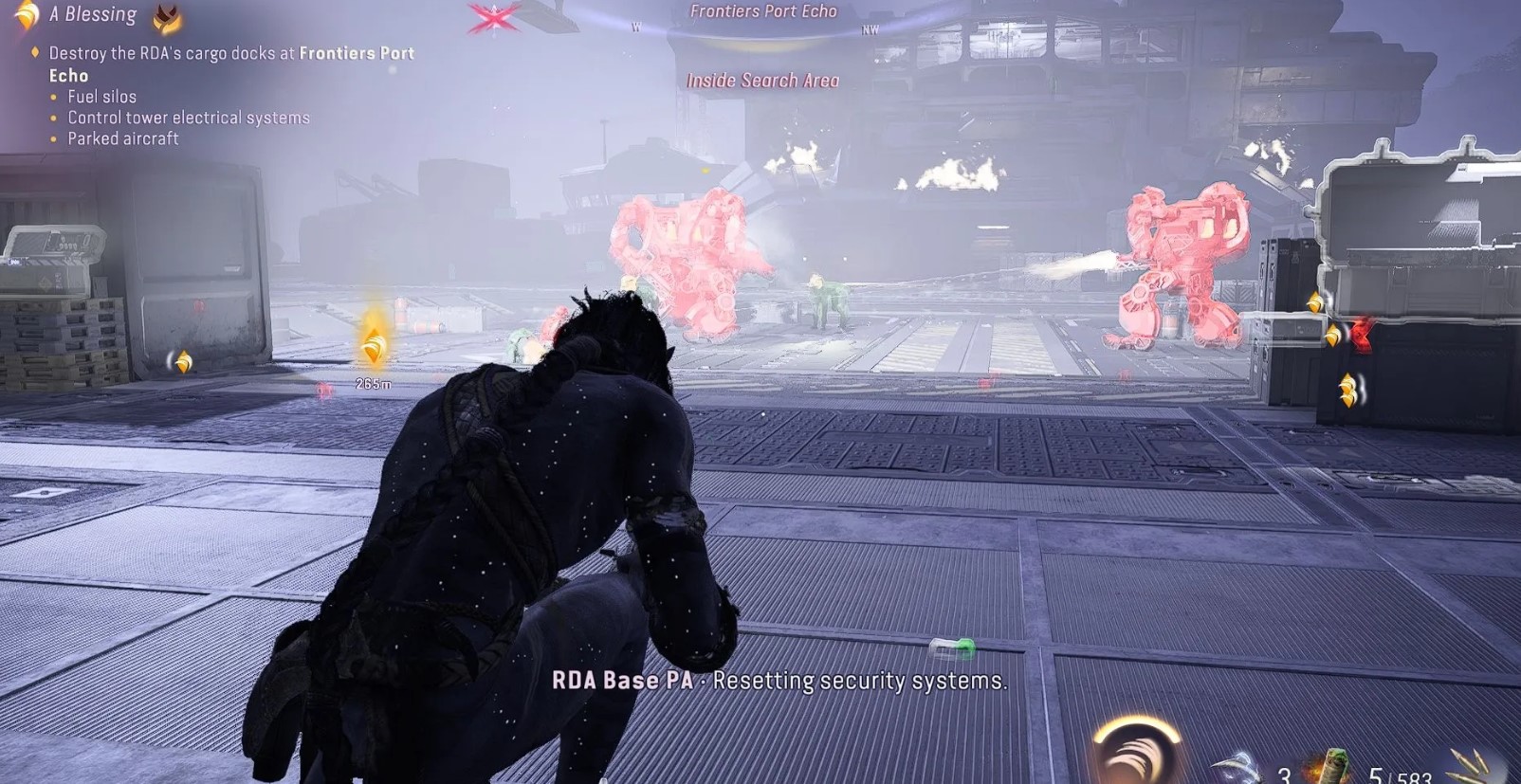
Task: Select the Parked aircraft objective
Action: [122, 138]
